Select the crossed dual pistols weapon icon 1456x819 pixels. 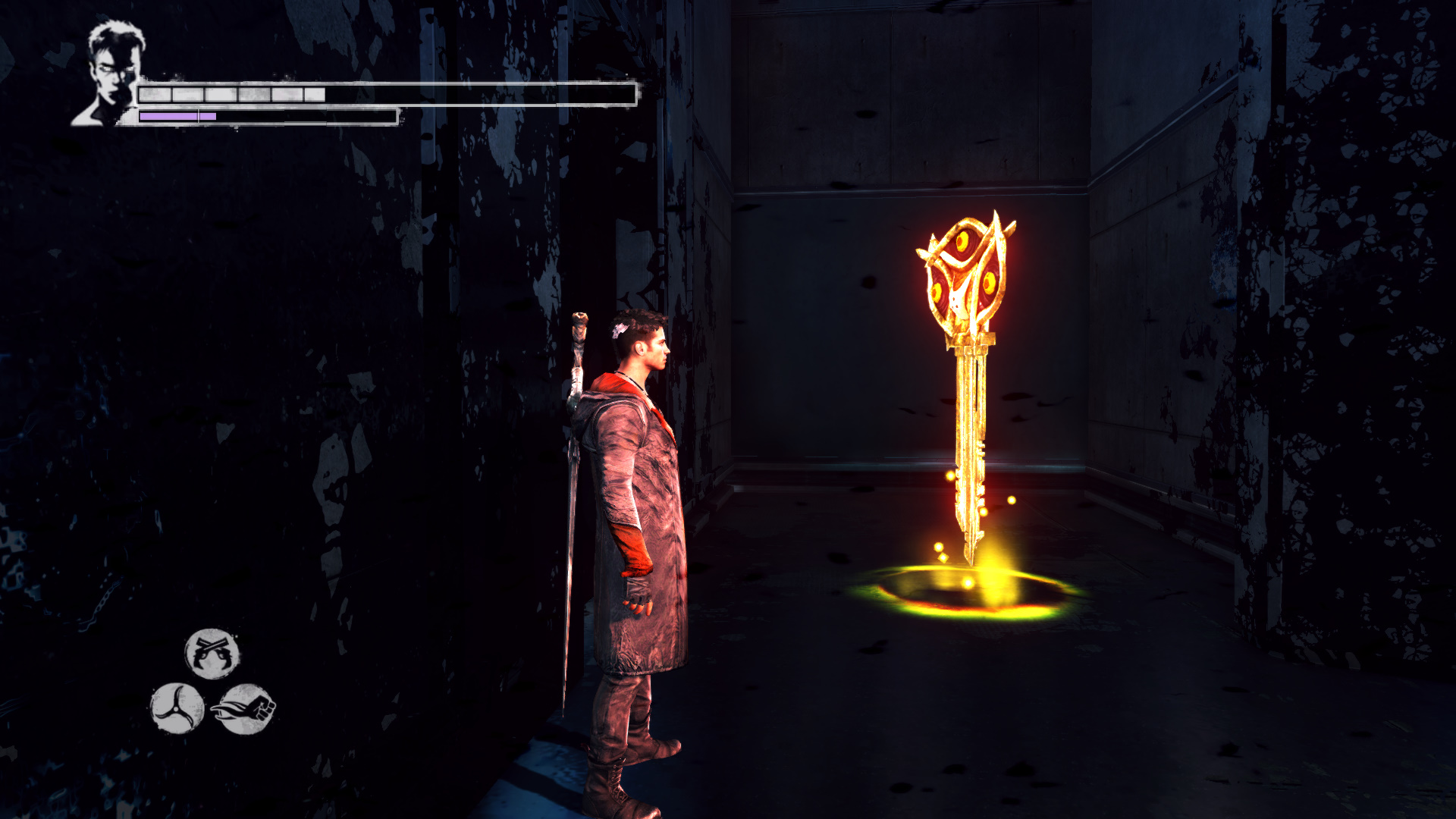pos(212,653)
